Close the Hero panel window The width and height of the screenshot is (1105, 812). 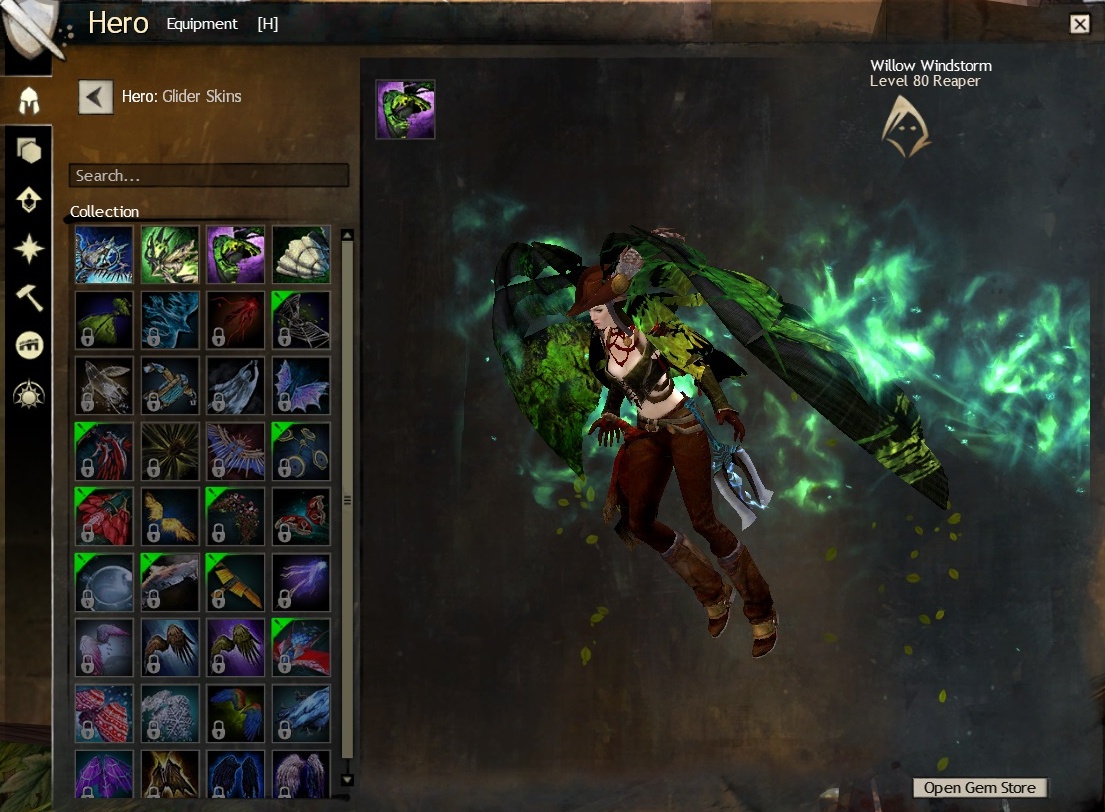point(1079,24)
